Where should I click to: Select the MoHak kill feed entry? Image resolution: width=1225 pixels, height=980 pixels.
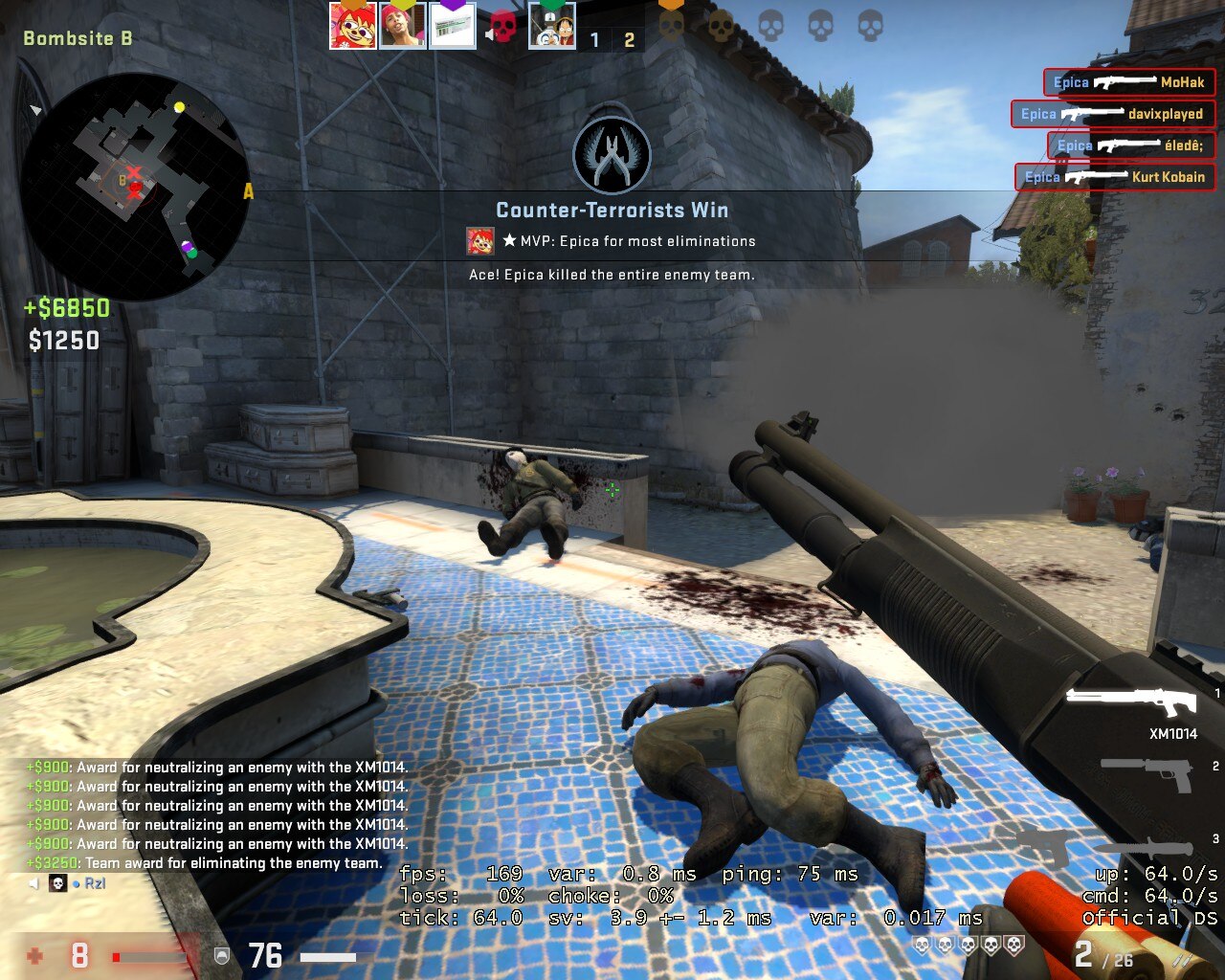pos(1128,82)
